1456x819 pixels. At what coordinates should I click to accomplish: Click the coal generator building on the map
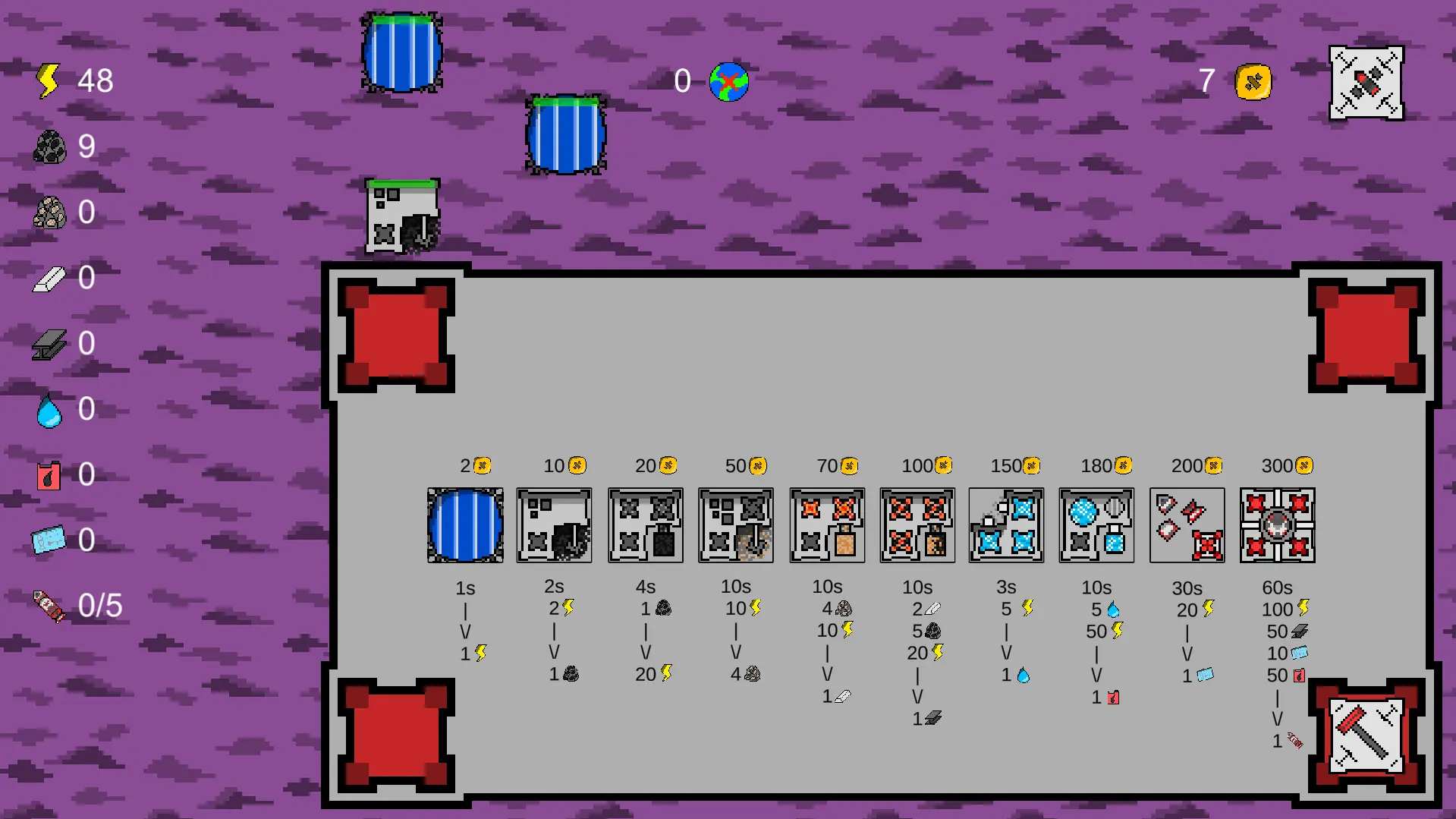(401, 218)
